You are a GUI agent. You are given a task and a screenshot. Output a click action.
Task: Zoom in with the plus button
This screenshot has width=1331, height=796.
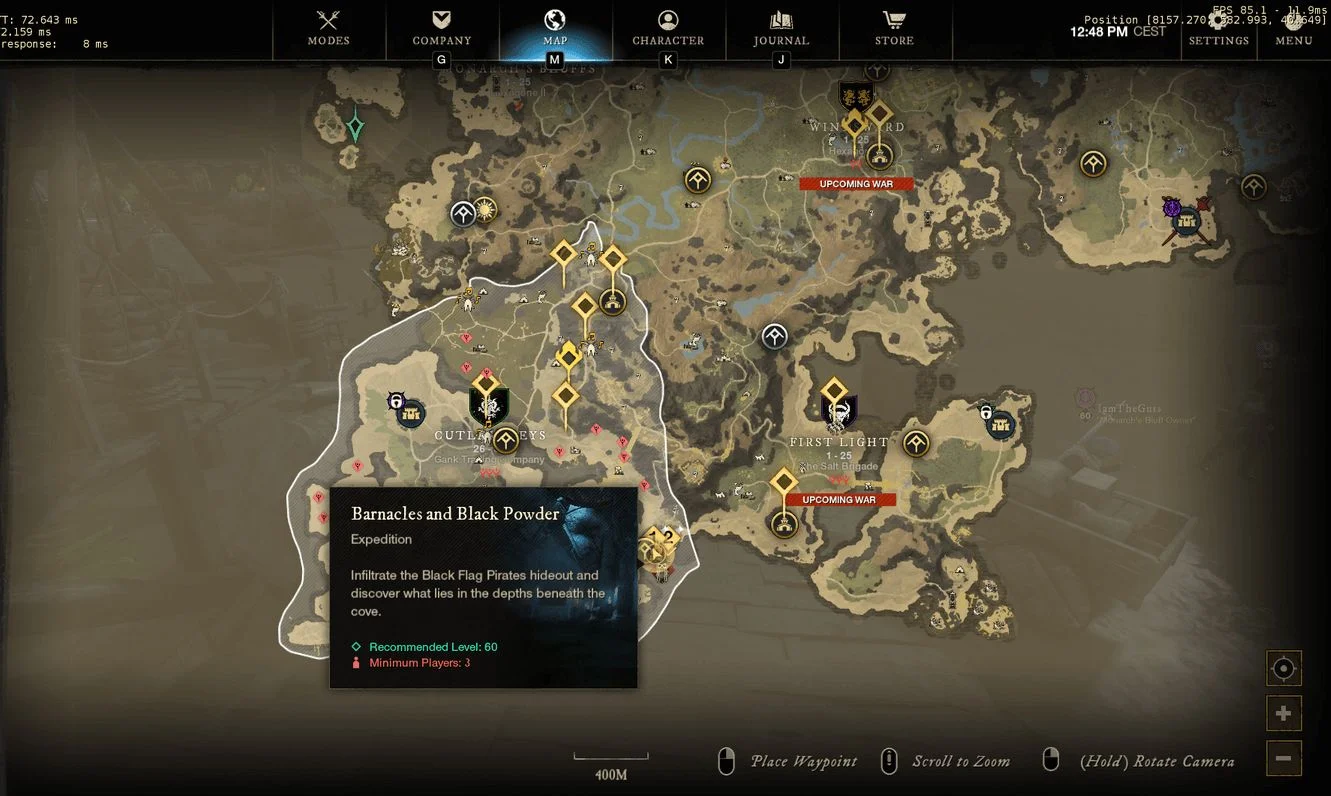[x=1284, y=713]
